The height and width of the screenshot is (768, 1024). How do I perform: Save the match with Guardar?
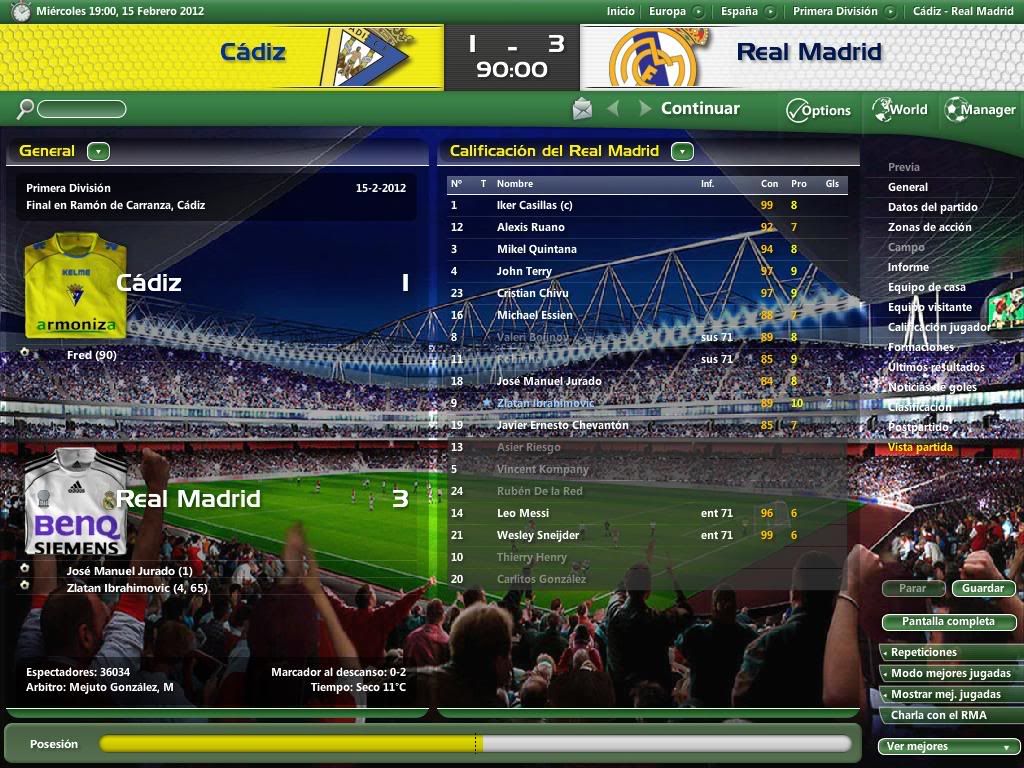click(x=983, y=588)
